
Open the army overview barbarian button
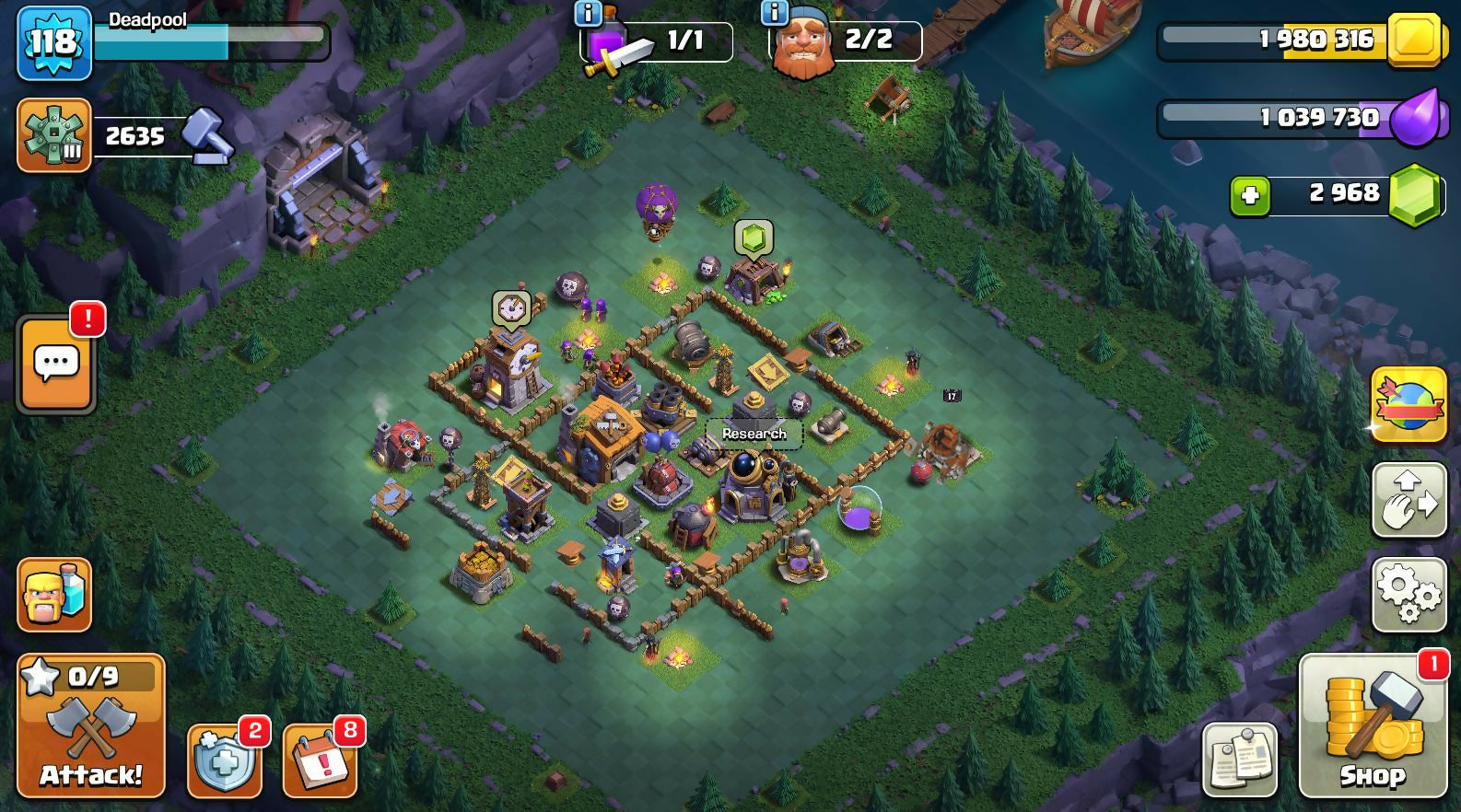54,595
